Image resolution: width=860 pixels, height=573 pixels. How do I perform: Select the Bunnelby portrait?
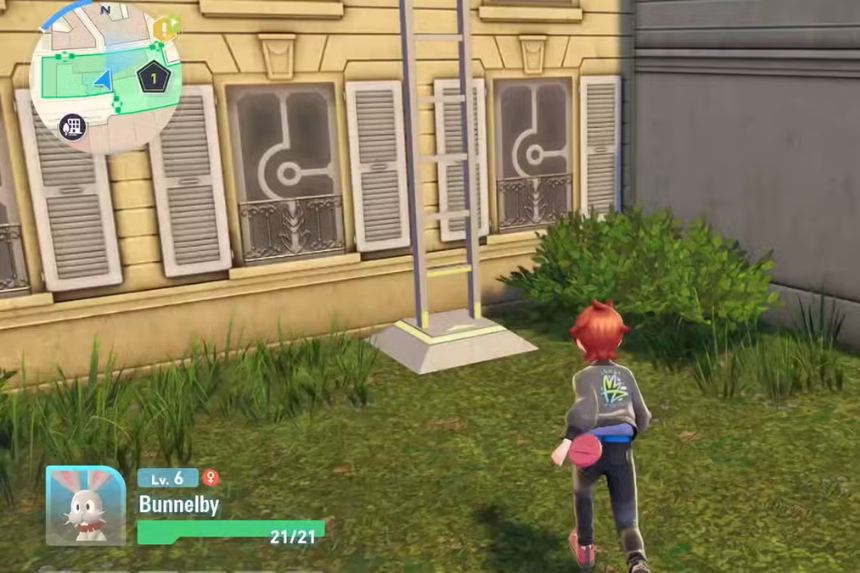pos(86,506)
